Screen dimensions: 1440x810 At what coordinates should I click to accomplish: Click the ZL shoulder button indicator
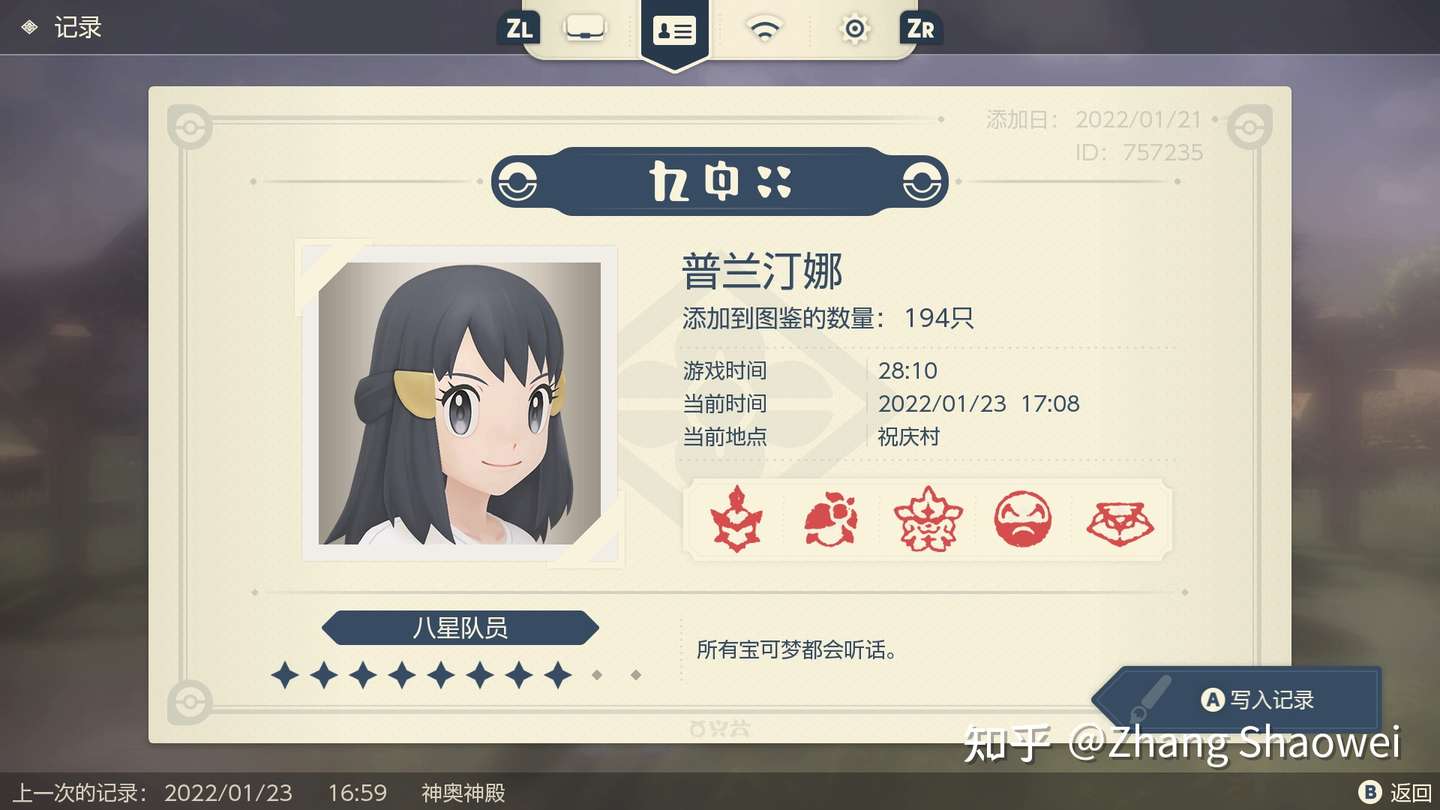coord(517,28)
